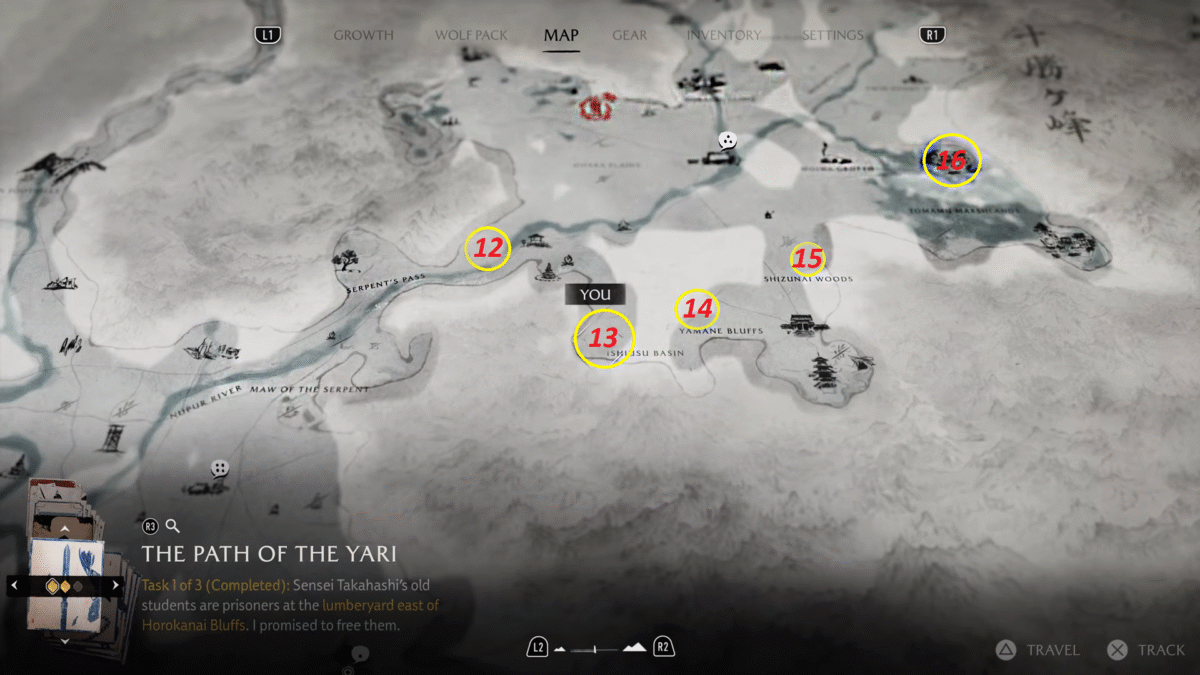Switch to the Settings tab

[x=832, y=35]
